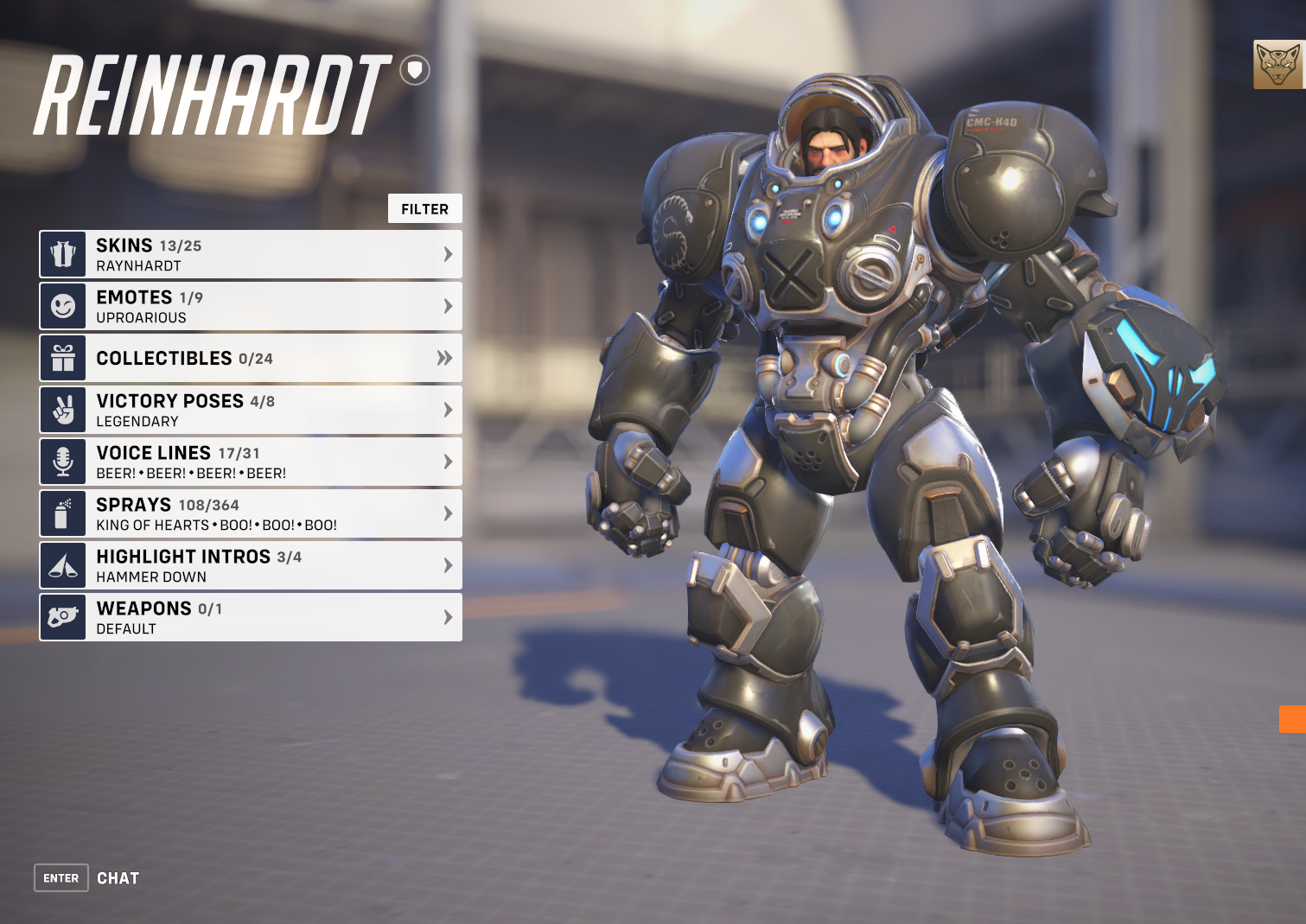Click the Highlight Intros camera icon
Screen dimensions: 1306x924
[63, 565]
